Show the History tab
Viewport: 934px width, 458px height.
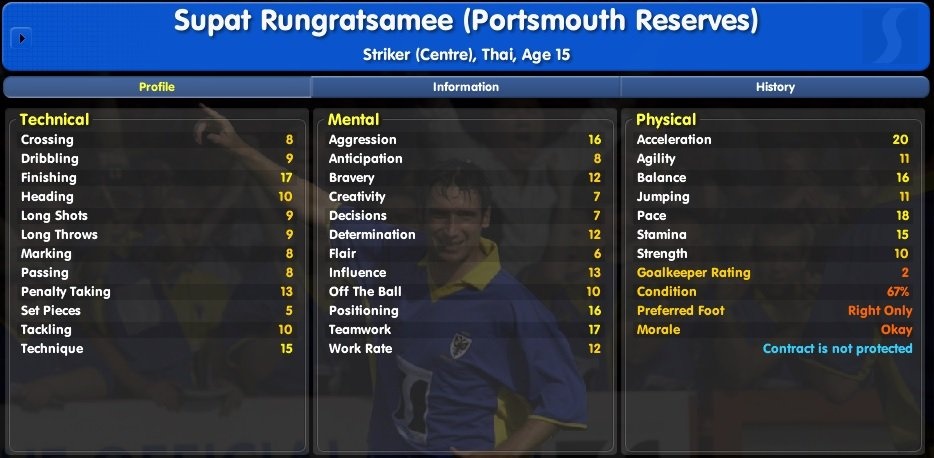[x=775, y=87]
